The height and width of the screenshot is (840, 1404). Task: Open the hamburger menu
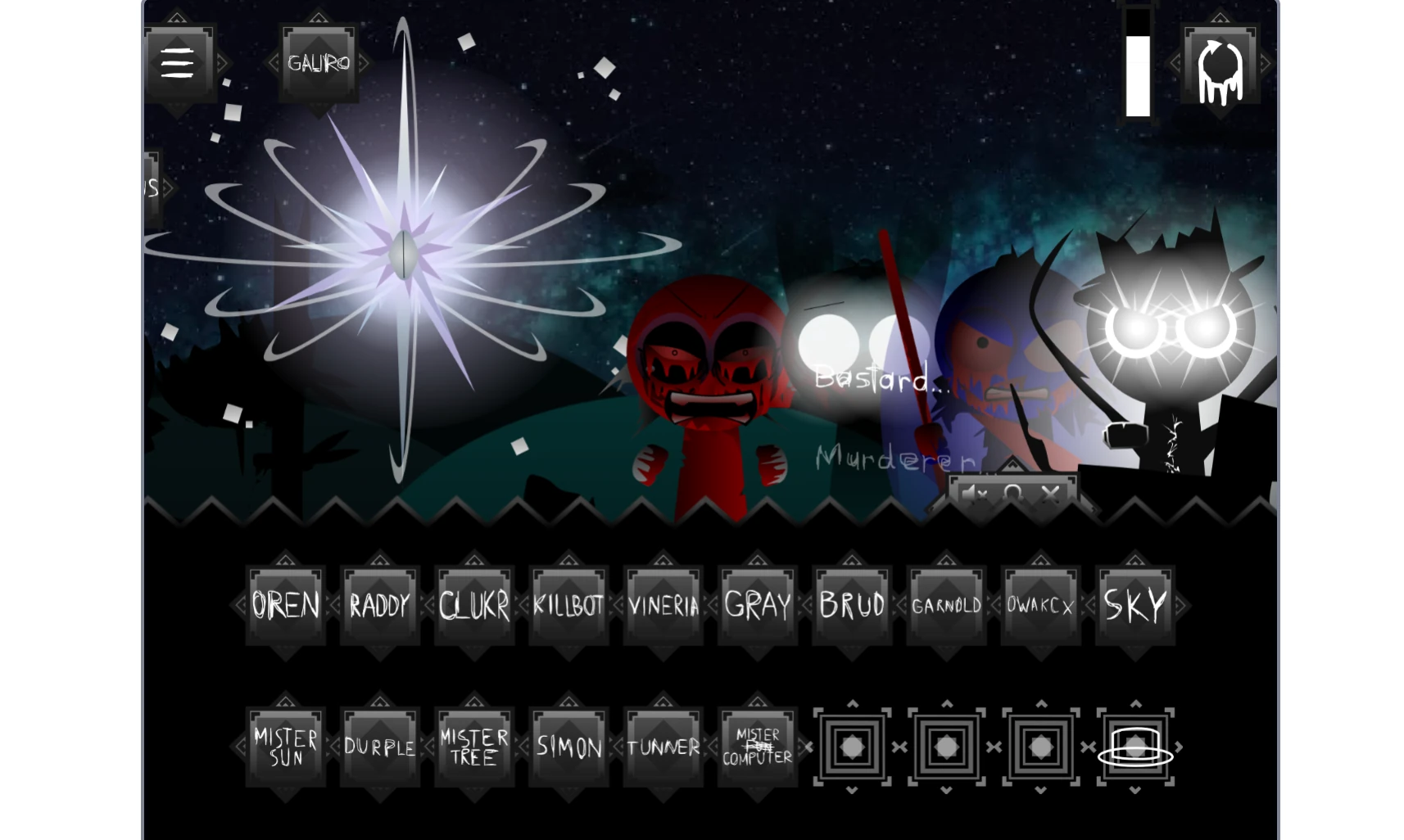pos(179,64)
